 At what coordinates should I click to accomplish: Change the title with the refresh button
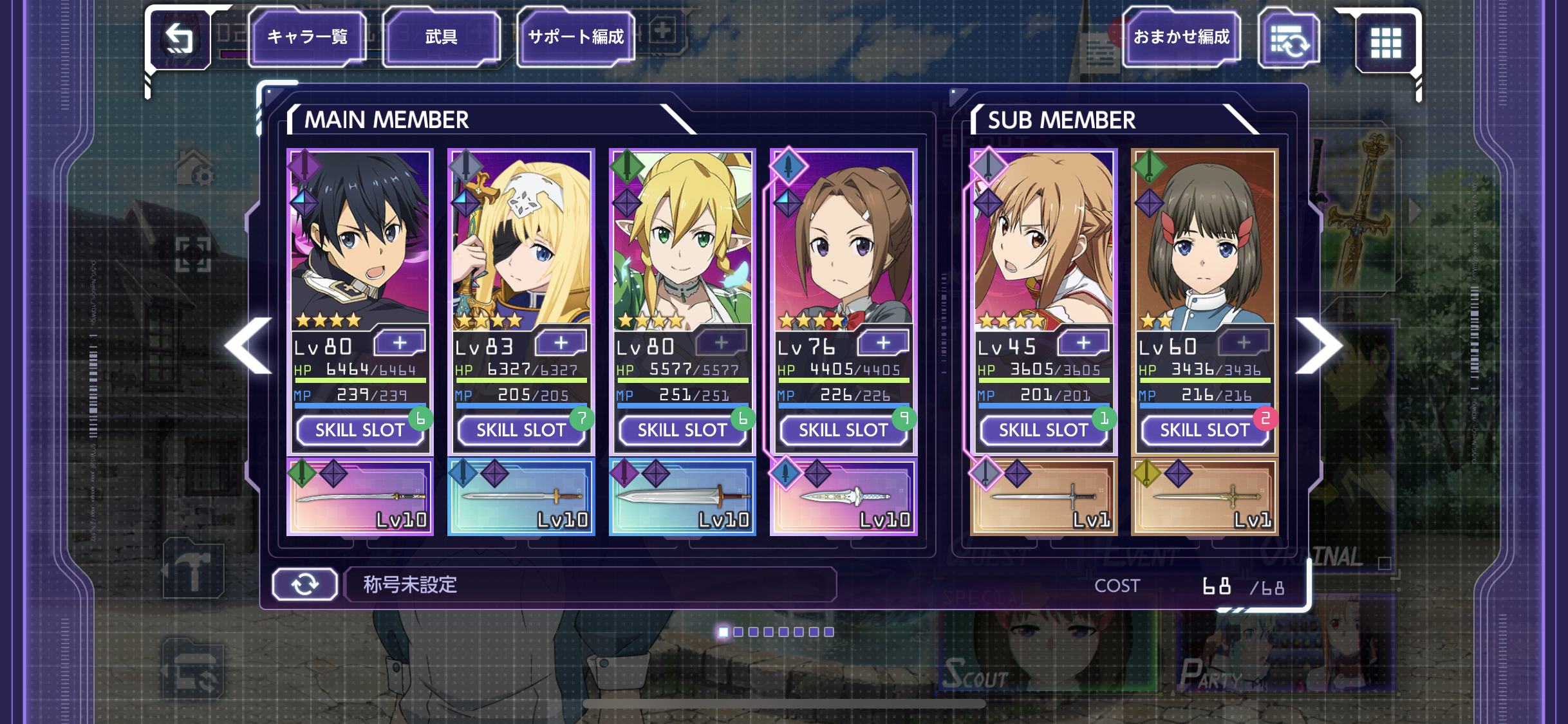[x=304, y=584]
